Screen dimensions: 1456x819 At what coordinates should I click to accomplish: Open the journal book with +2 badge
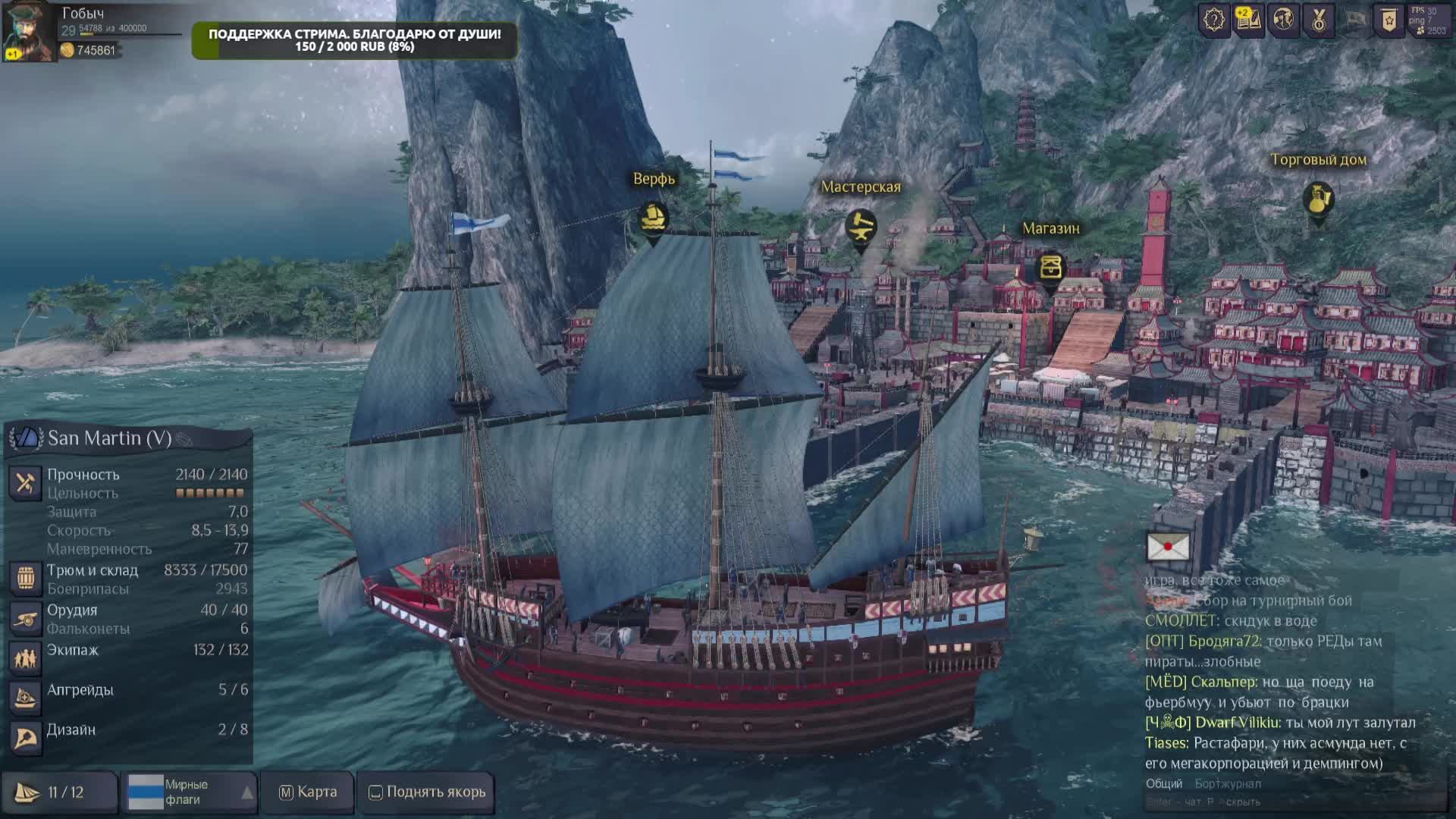(1248, 20)
